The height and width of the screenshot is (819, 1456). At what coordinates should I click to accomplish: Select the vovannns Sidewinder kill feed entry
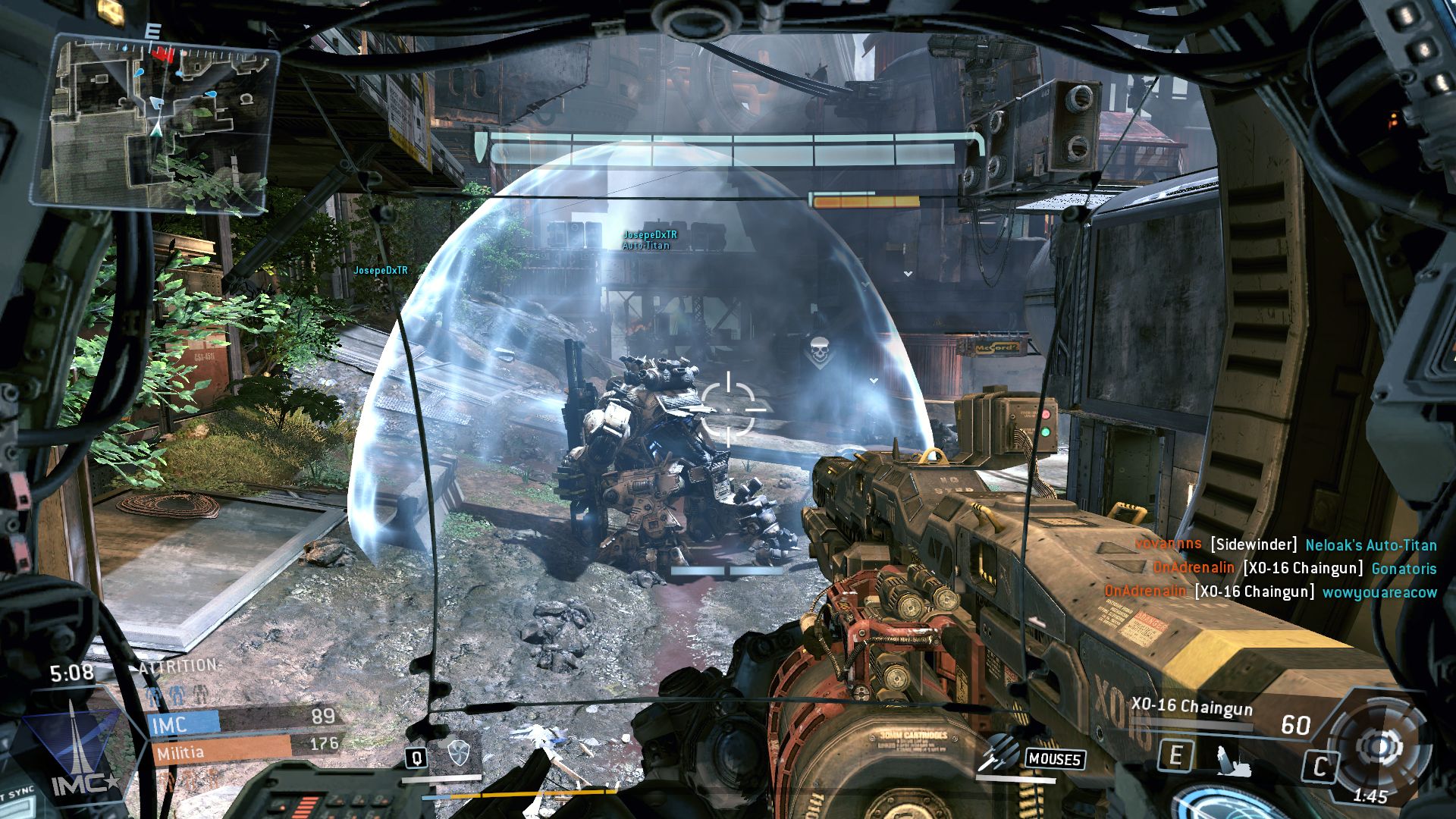pyautogui.click(x=1285, y=544)
